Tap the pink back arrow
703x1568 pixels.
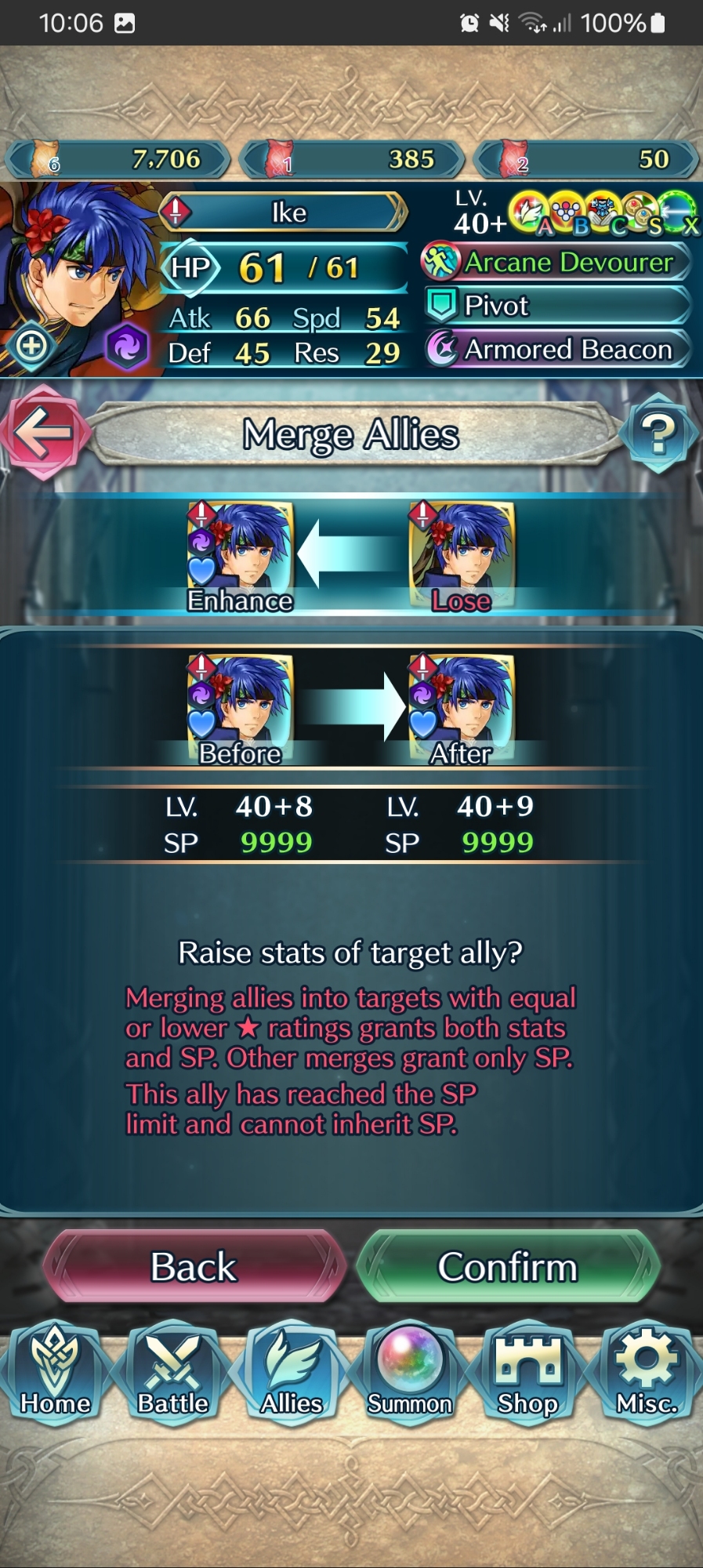(43, 433)
